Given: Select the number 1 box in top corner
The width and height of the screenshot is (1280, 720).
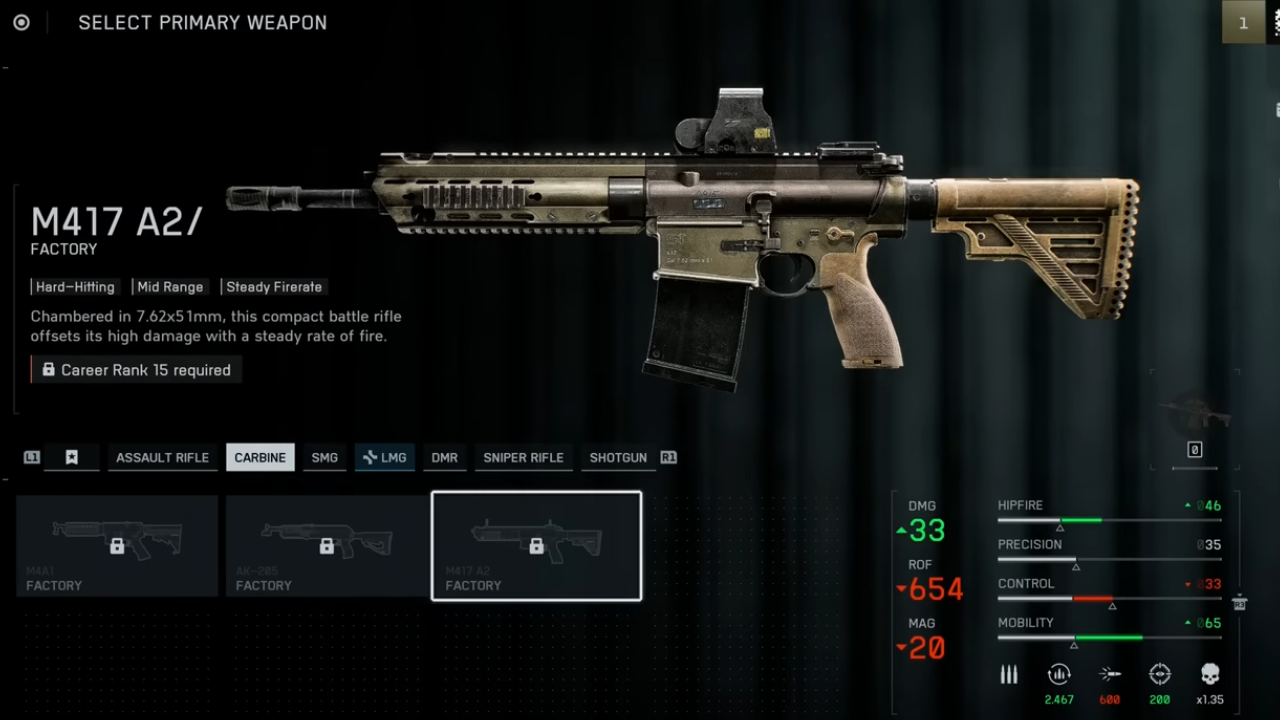Looking at the screenshot, I should (x=1243, y=22).
